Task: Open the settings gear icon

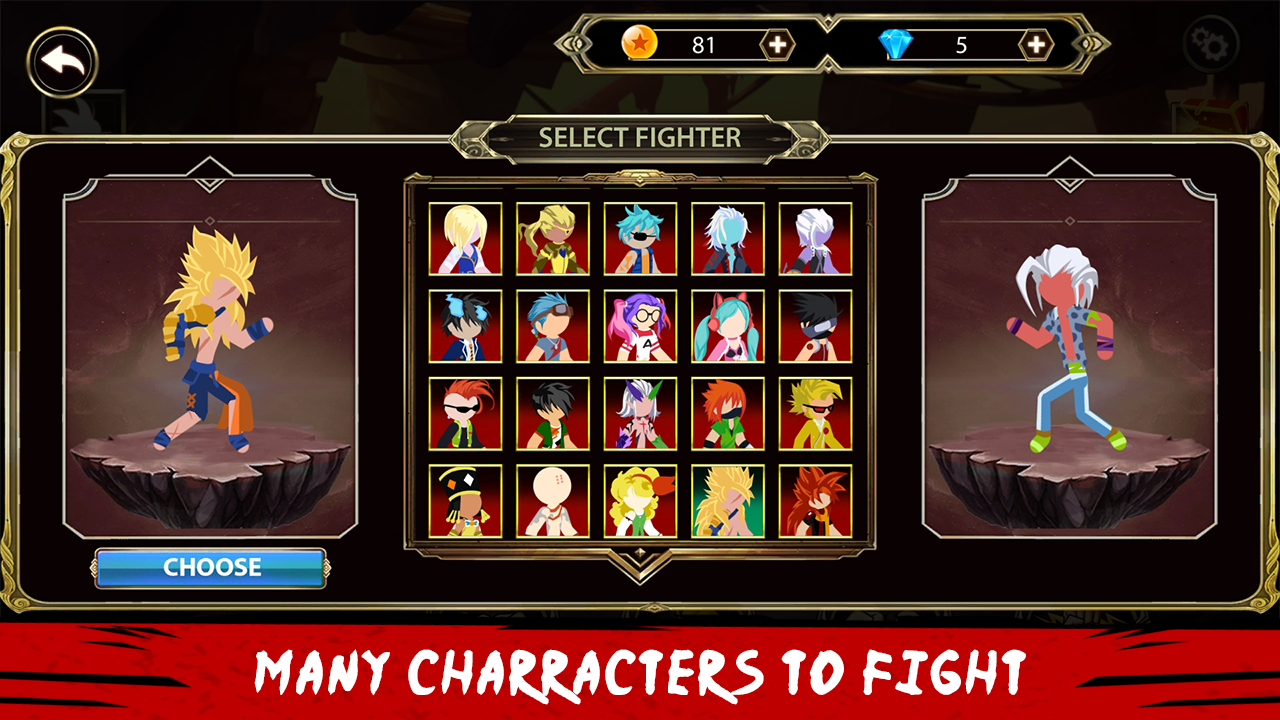Action: [x=1212, y=44]
